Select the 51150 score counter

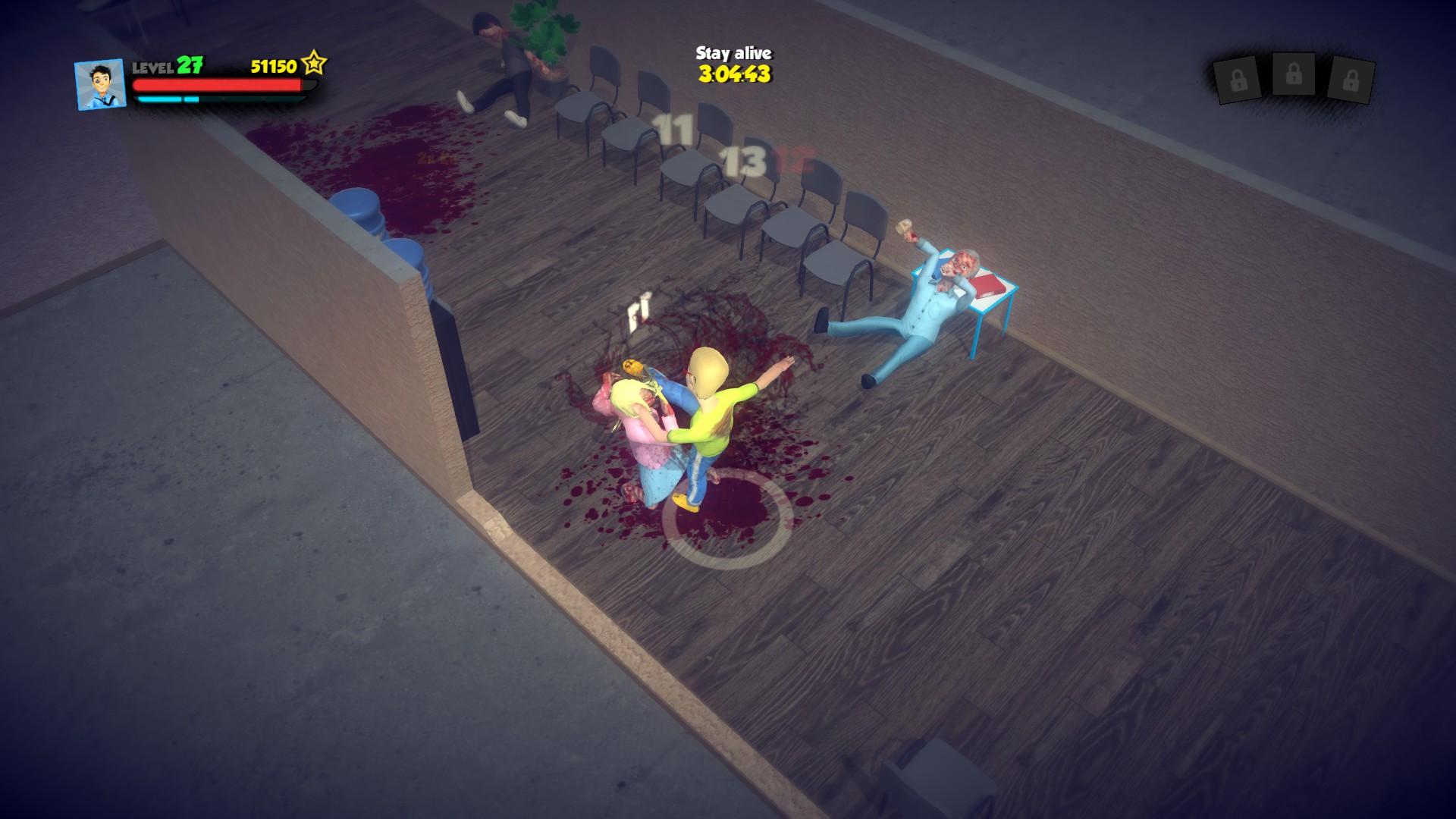pyautogui.click(x=275, y=65)
